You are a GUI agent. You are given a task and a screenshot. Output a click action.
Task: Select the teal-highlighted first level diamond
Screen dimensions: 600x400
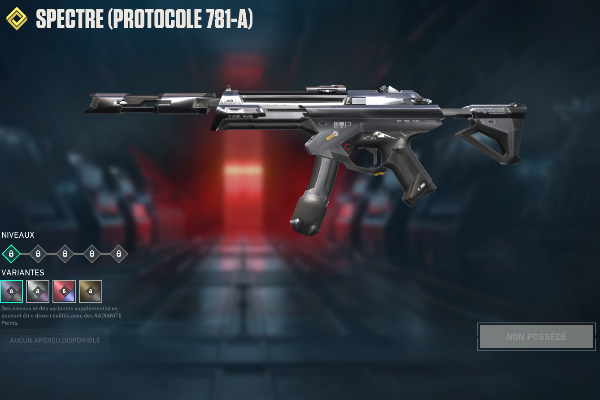click(x=11, y=254)
